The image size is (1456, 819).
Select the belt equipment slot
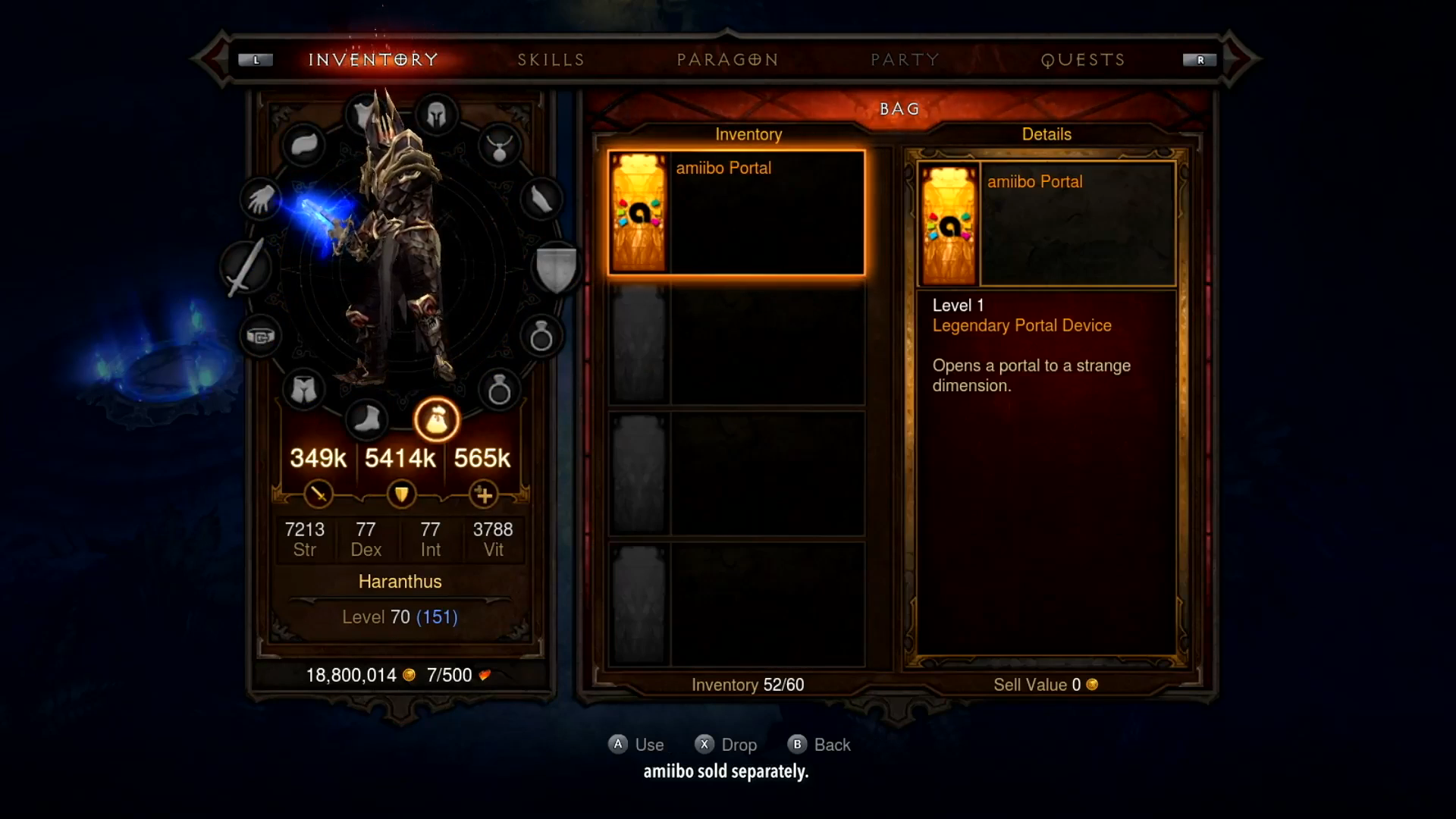tap(261, 336)
